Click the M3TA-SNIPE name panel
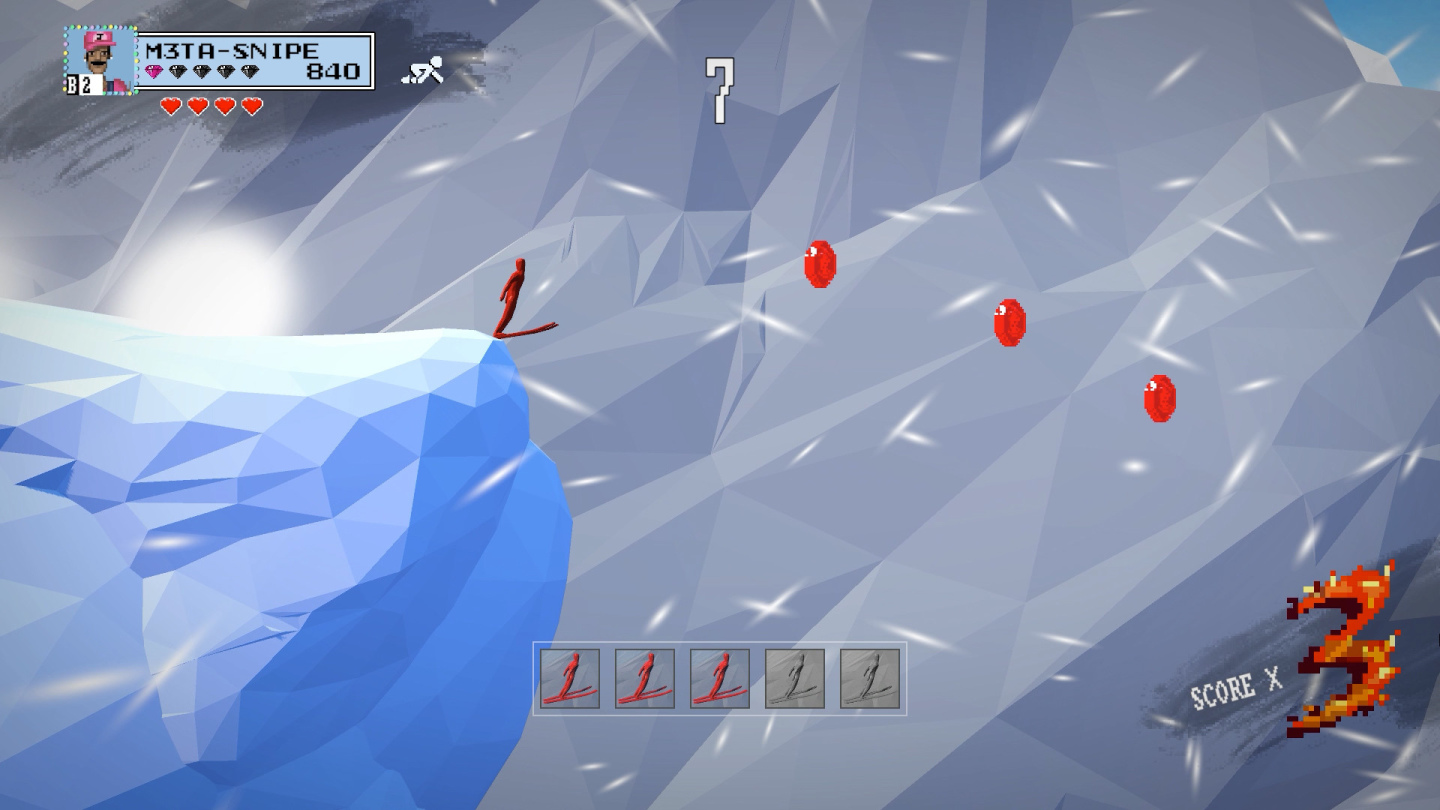The height and width of the screenshot is (810, 1440). (255, 61)
